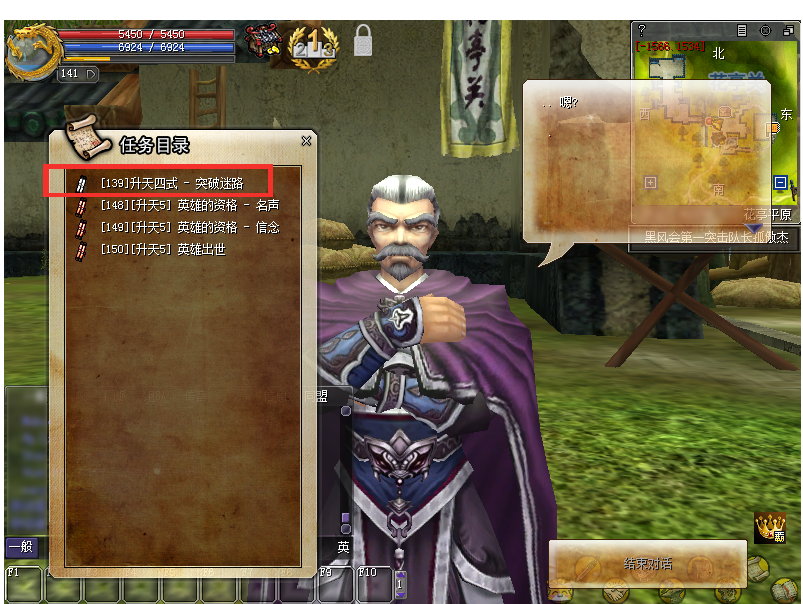Open minimap help question mark

(x=642, y=31)
